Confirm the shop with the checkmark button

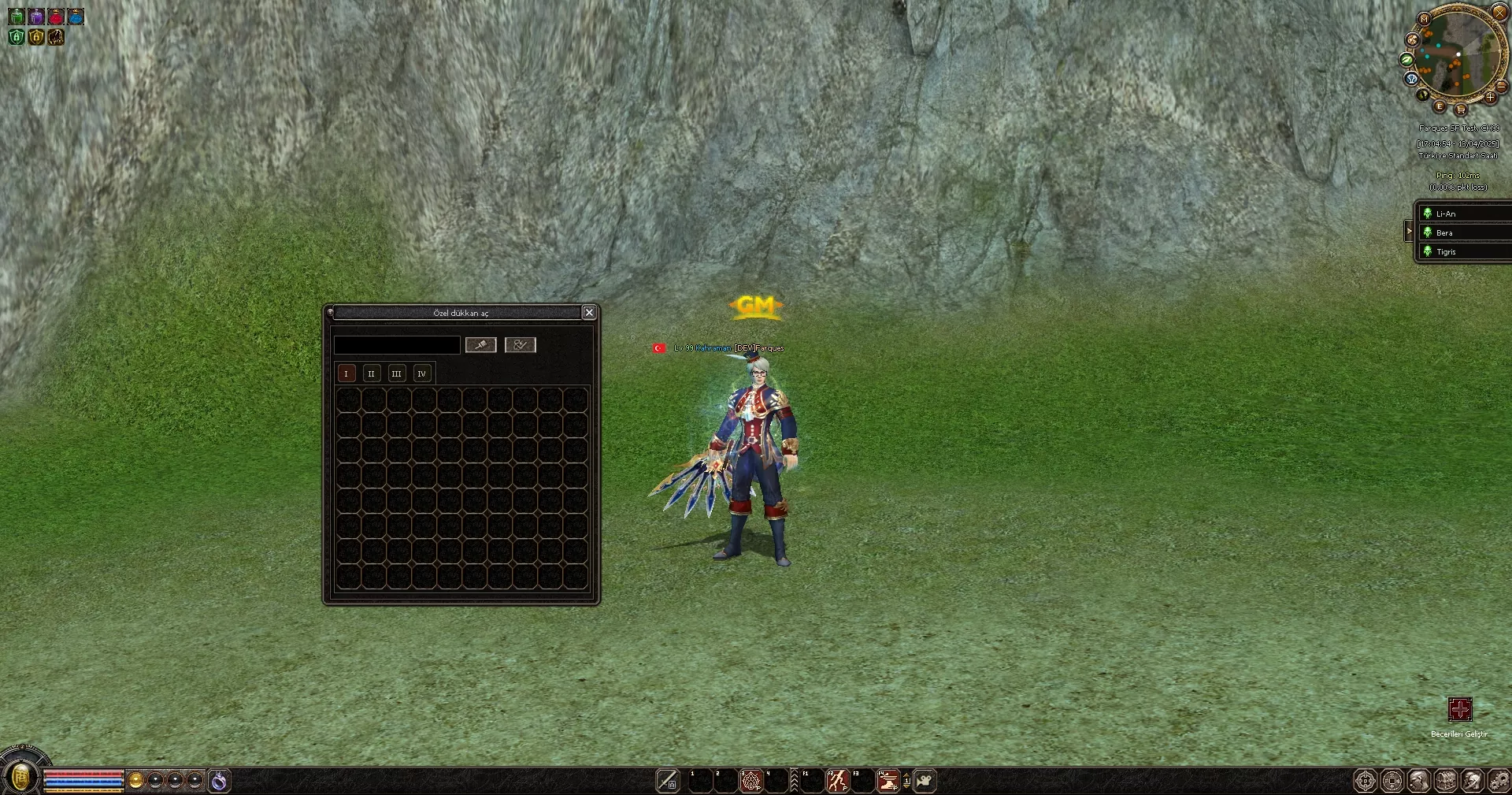(520, 345)
